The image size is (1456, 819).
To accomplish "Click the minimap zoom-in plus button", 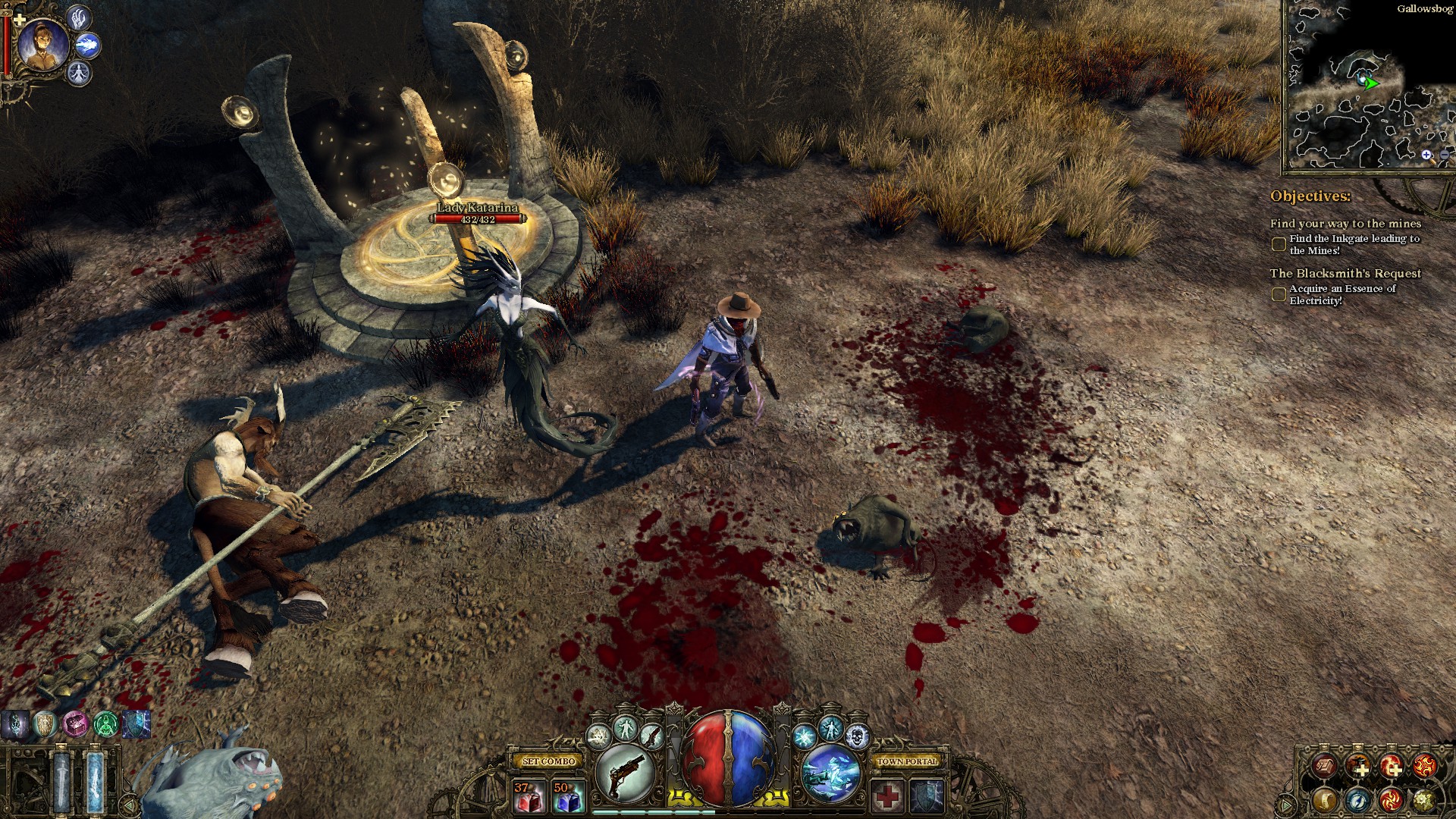I will [x=1426, y=155].
